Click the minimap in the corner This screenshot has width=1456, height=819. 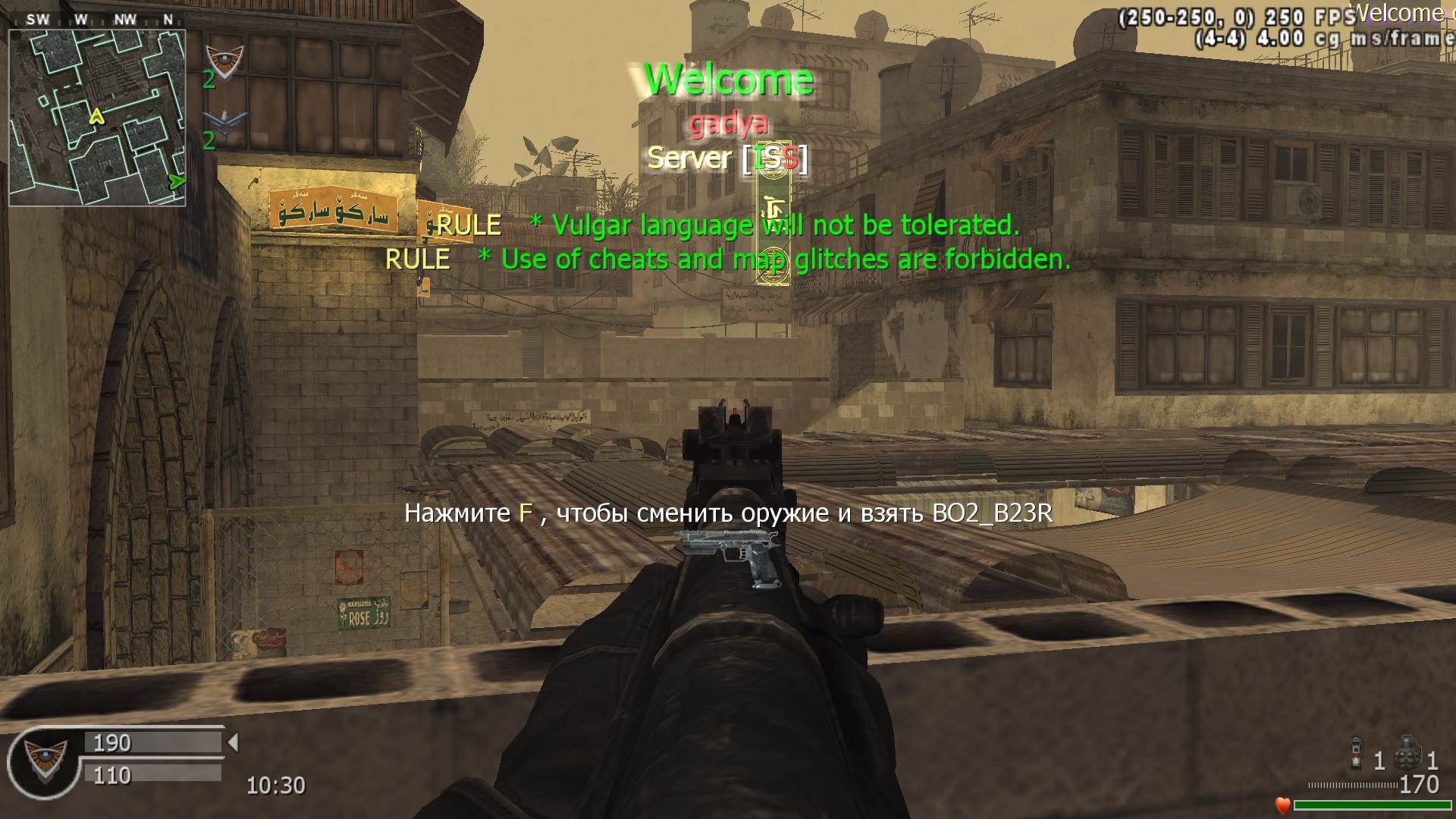pos(97,118)
